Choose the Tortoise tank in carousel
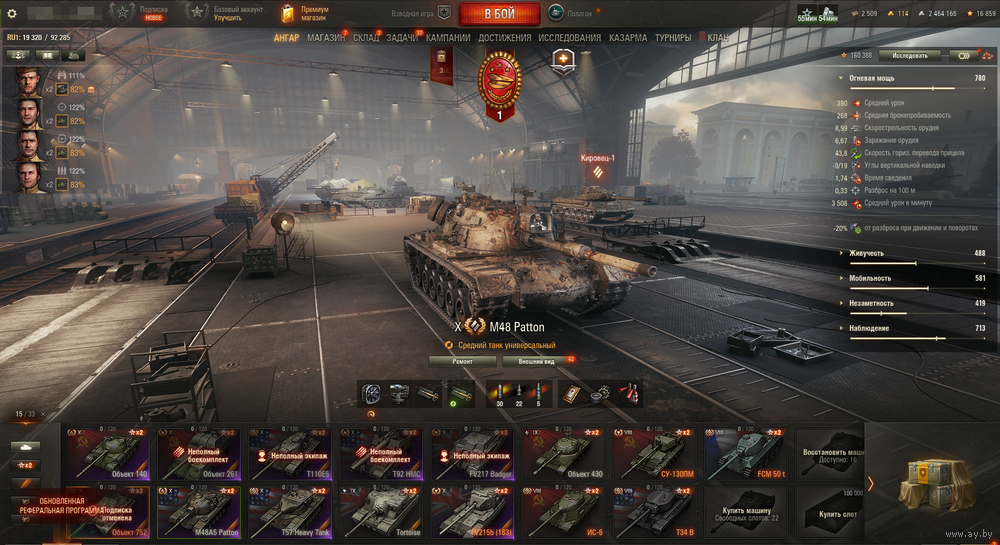The image size is (1000, 545). click(381, 510)
